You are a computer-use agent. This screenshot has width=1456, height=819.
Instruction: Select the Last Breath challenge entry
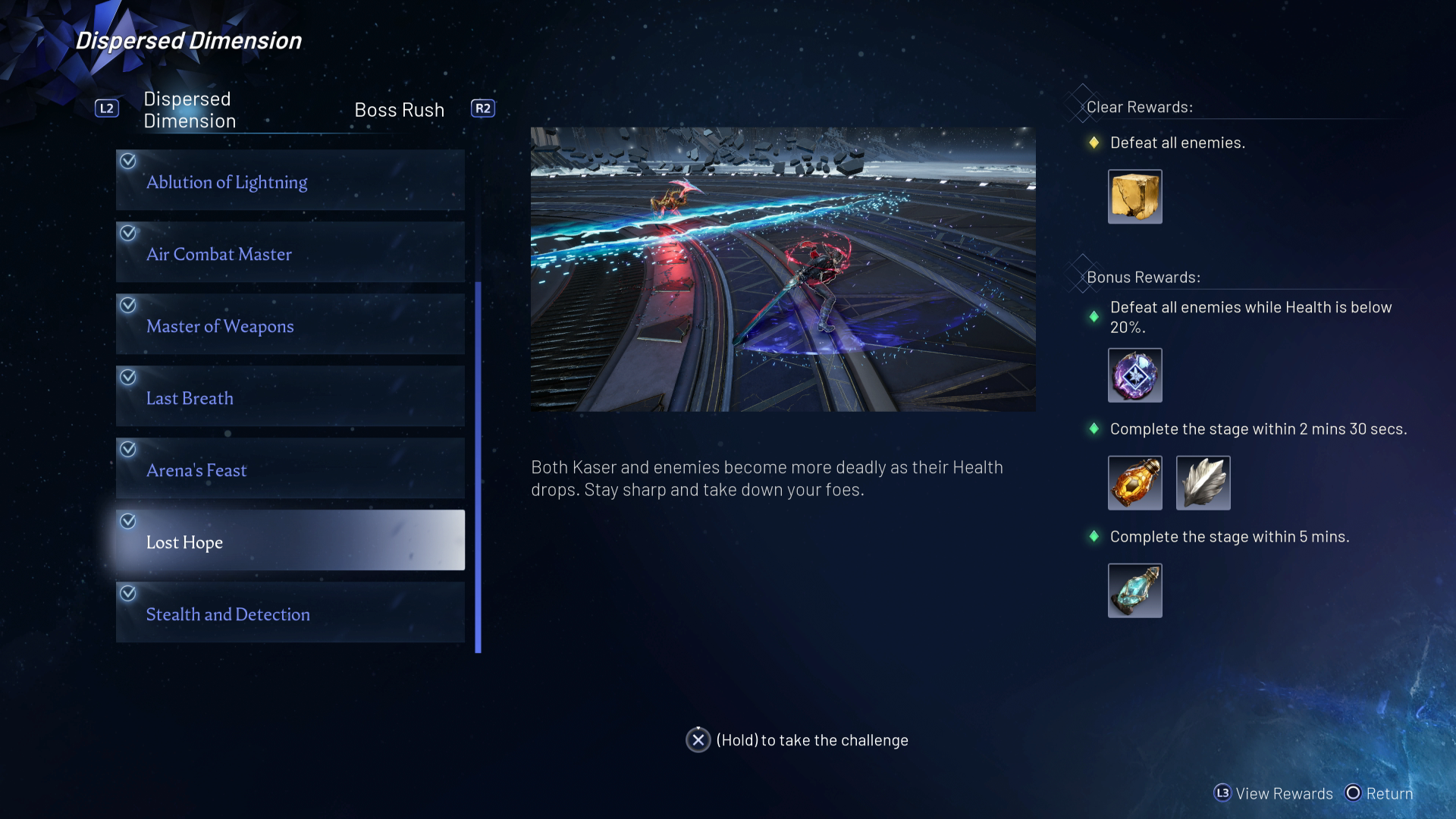(x=290, y=397)
